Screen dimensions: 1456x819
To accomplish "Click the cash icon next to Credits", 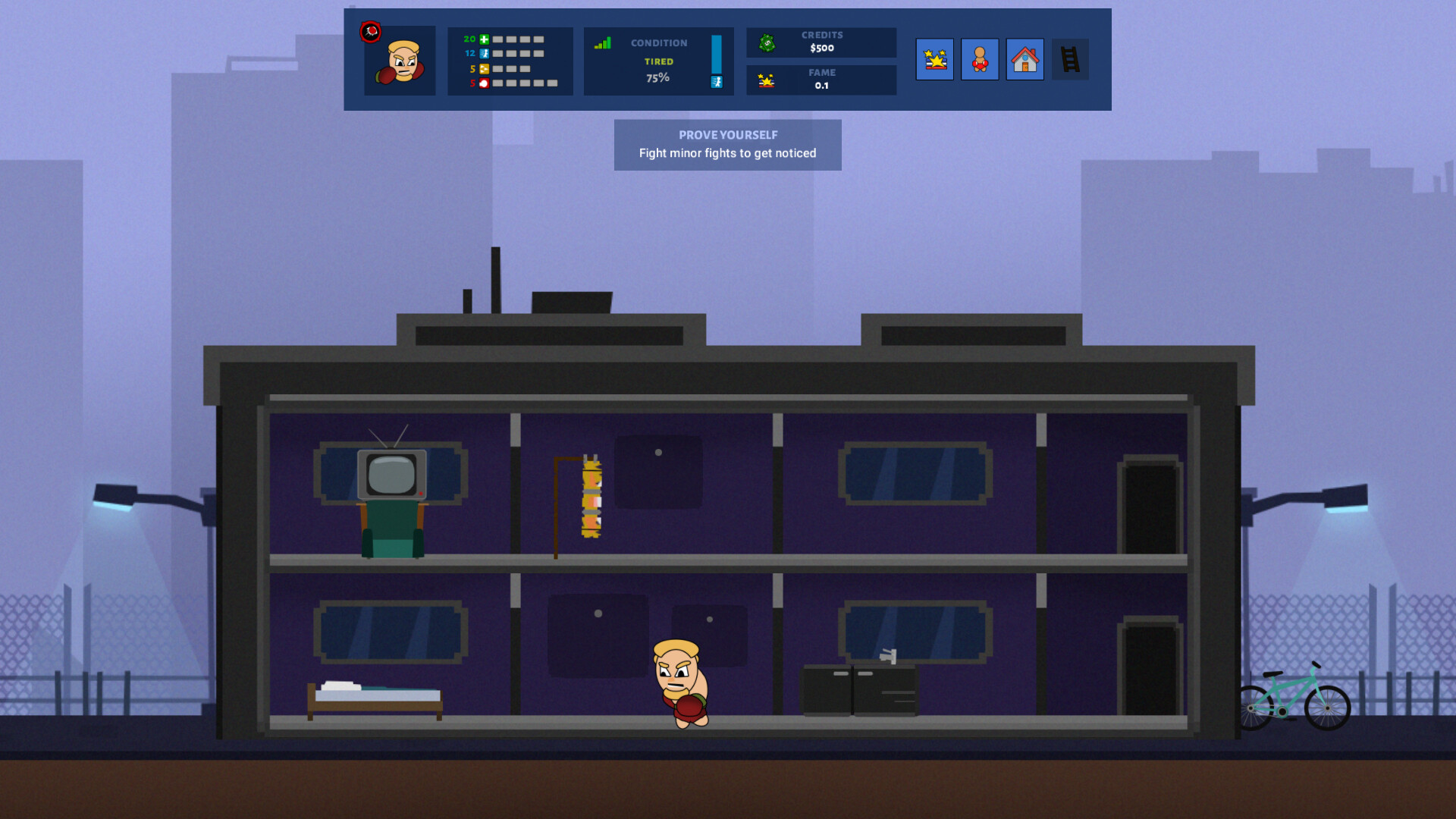I will tap(767, 42).
